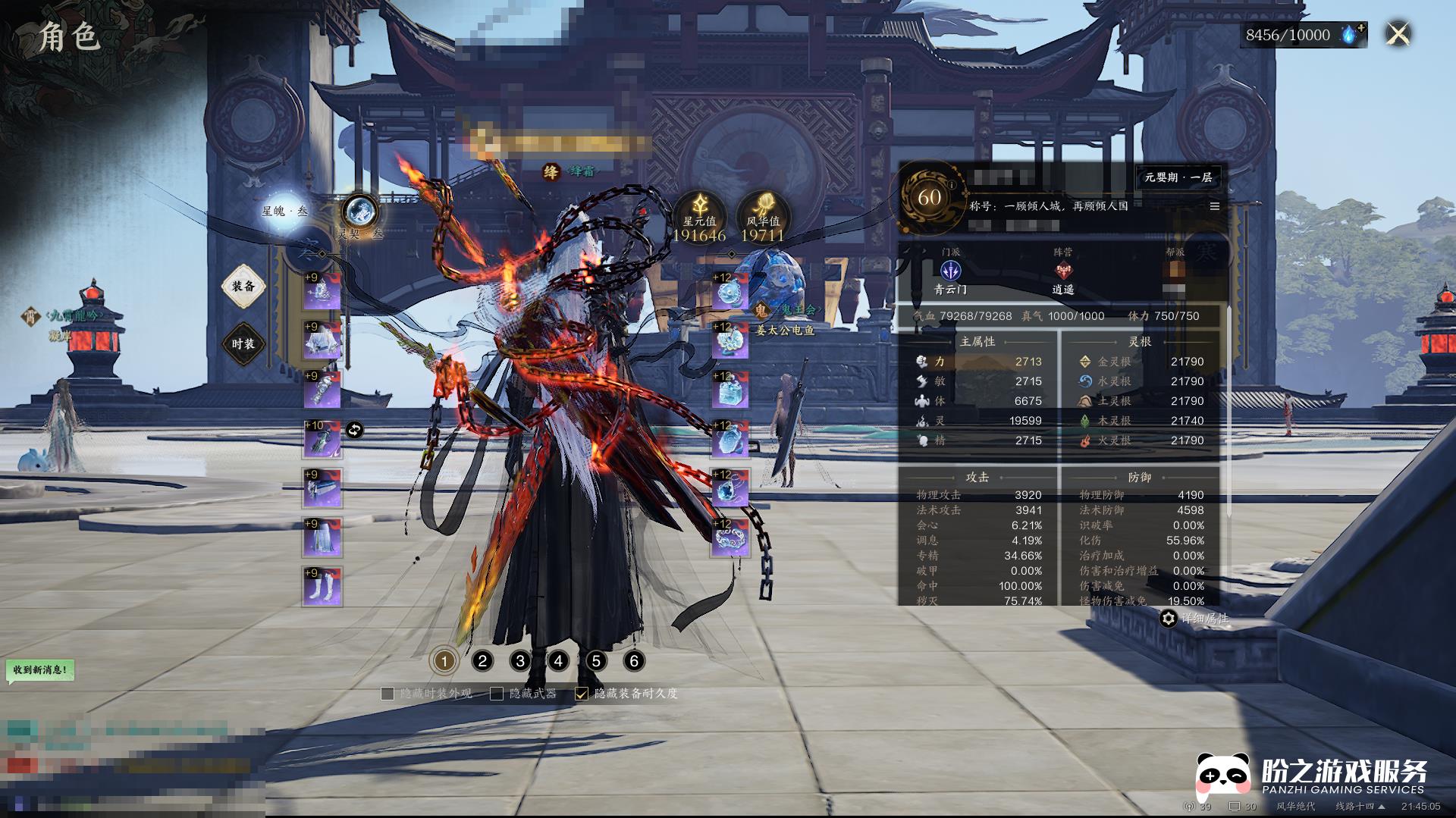Switch to the 时装 costume tab
This screenshot has height=818, width=1456.
243,344
